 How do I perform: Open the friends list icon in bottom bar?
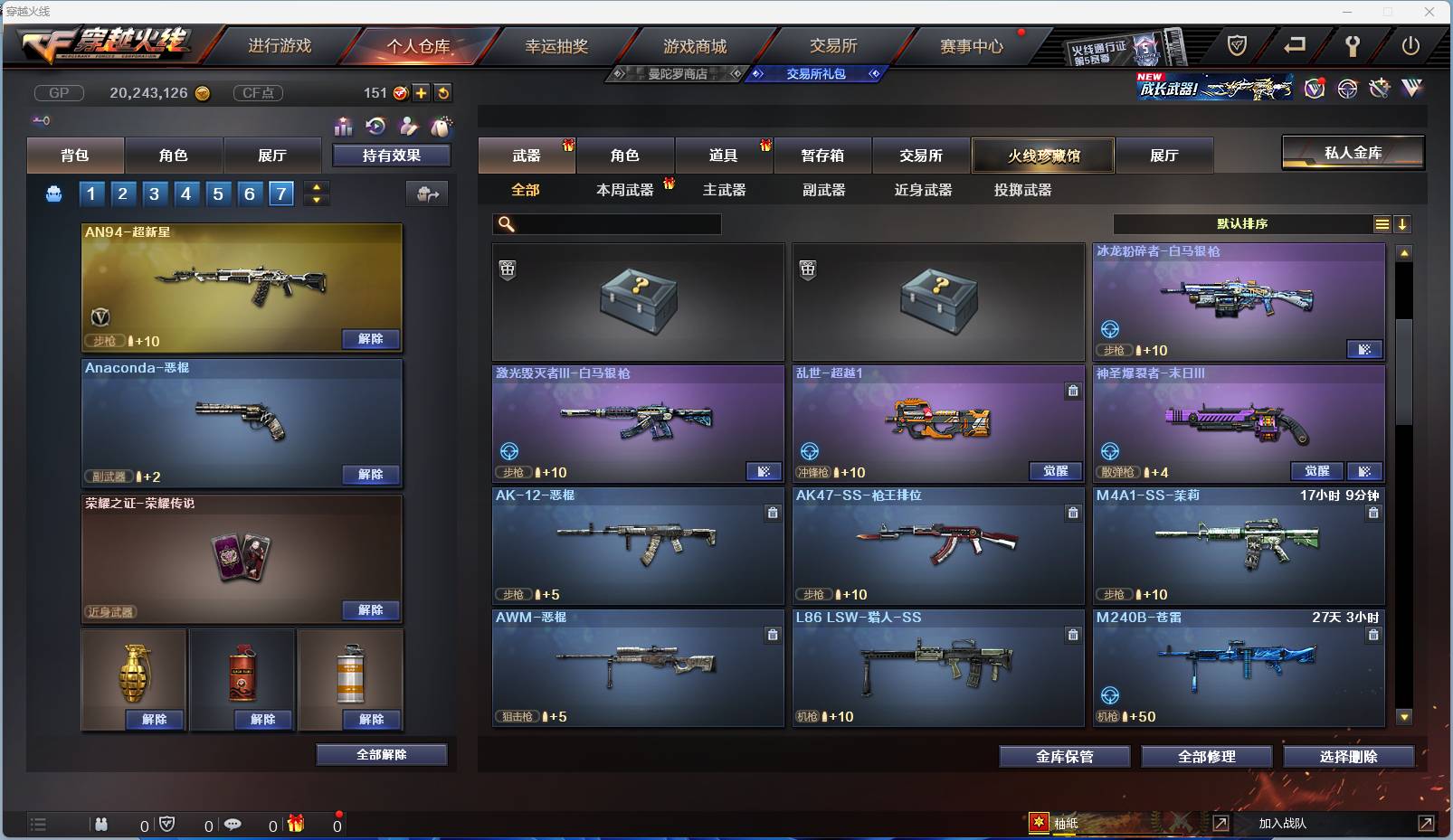click(102, 825)
